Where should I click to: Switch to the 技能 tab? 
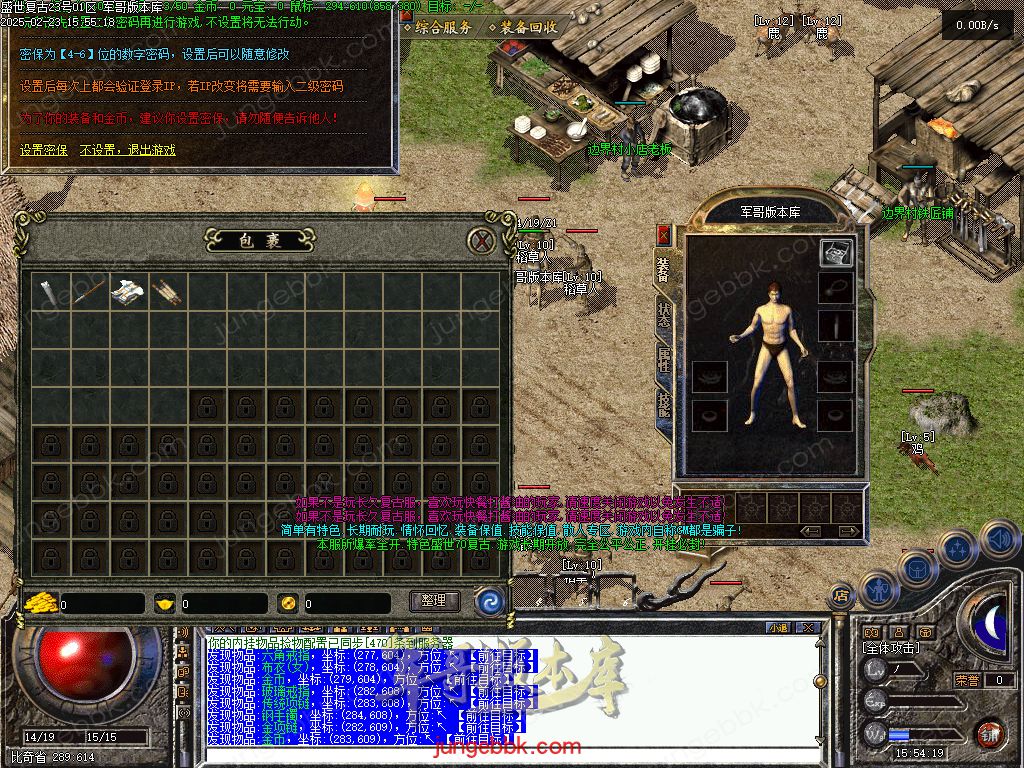(x=664, y=405)
